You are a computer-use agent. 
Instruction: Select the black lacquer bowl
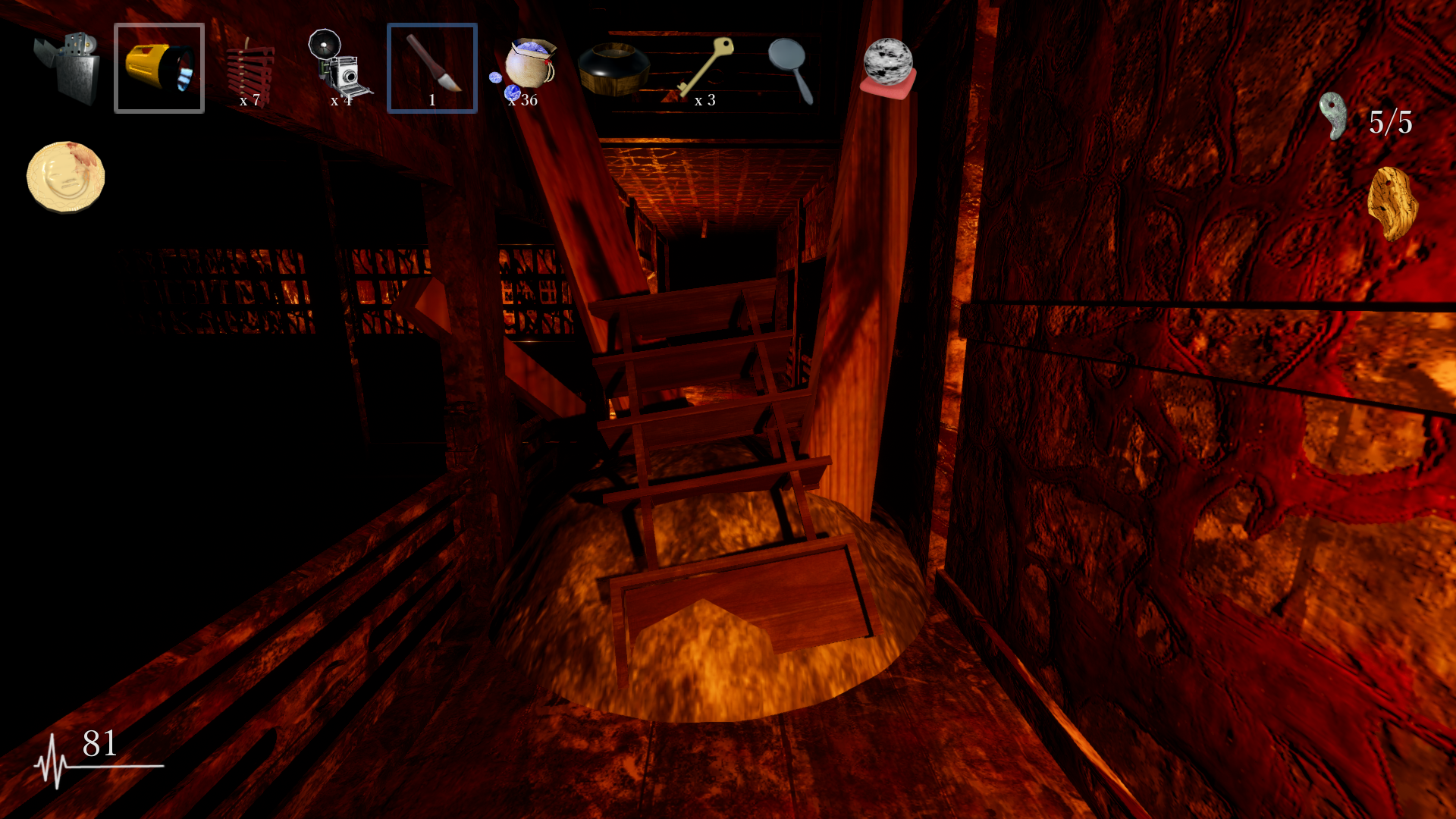(x=613, y=70)
